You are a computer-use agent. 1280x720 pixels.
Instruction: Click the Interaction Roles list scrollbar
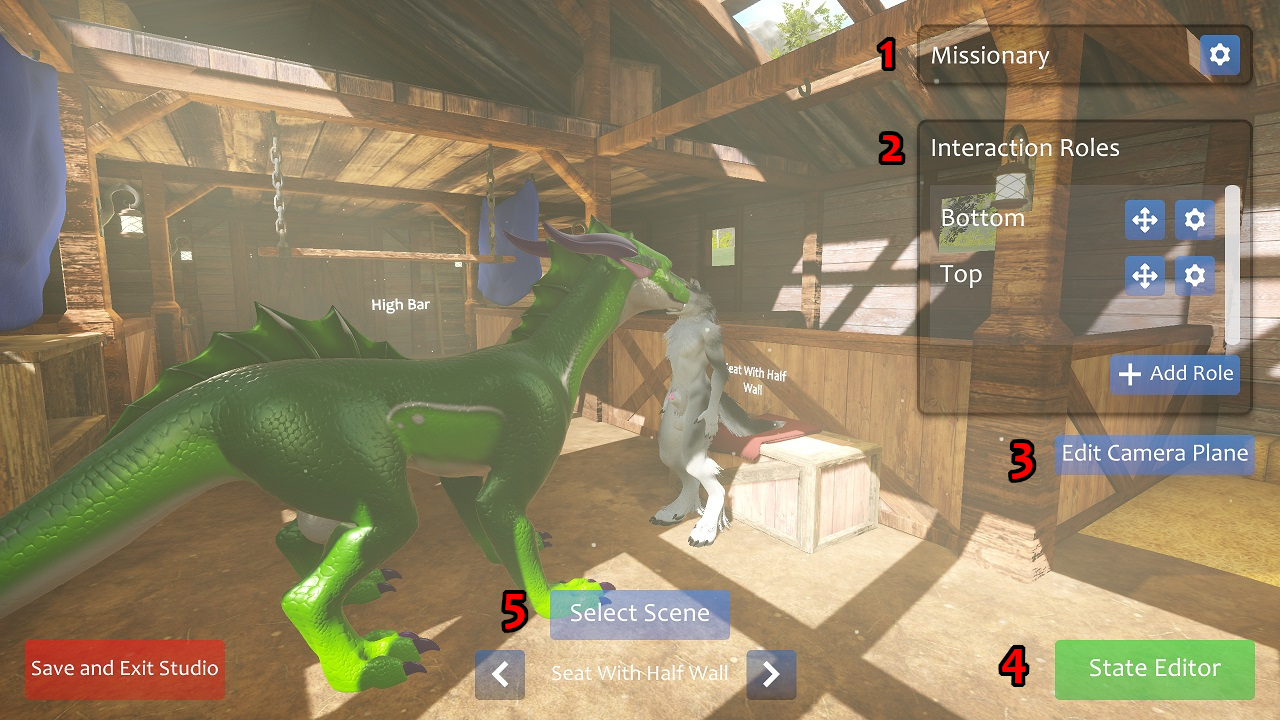1232,264
